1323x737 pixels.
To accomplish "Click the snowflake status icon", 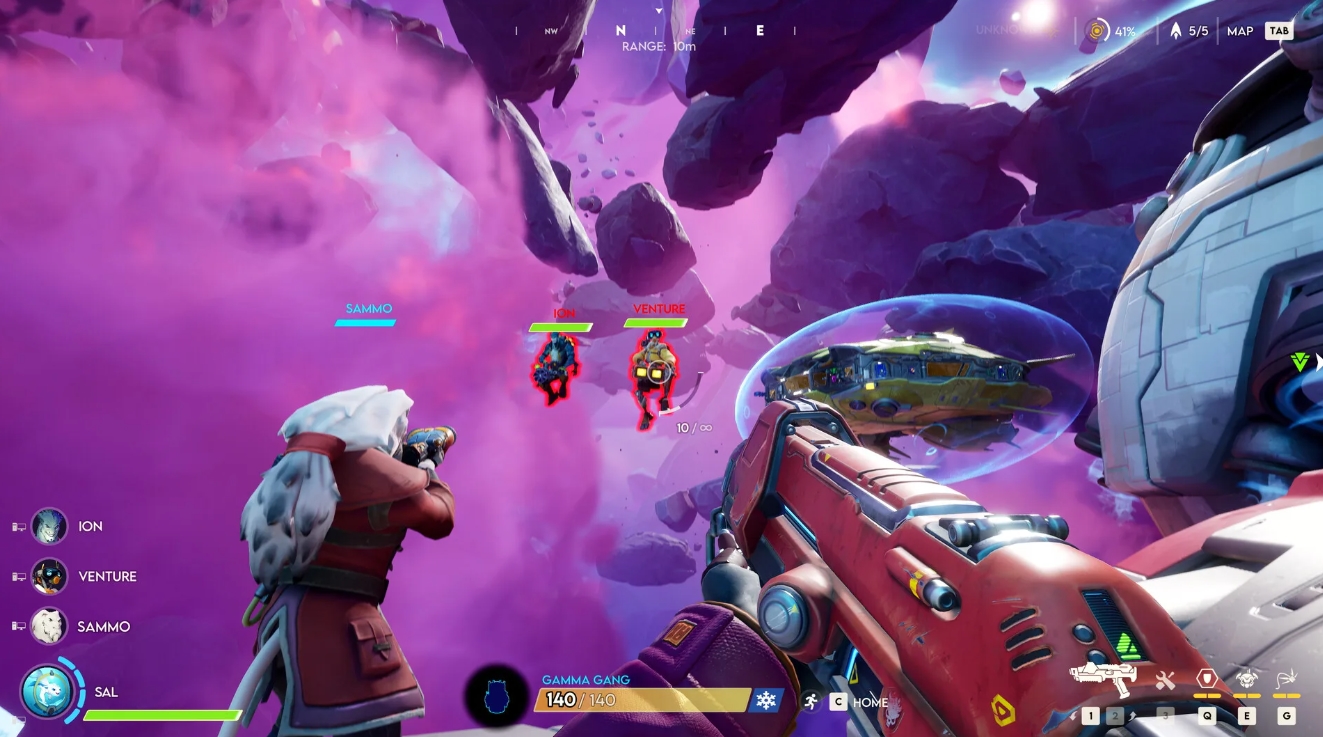I will pyautogui.click(x=767, y=700).
